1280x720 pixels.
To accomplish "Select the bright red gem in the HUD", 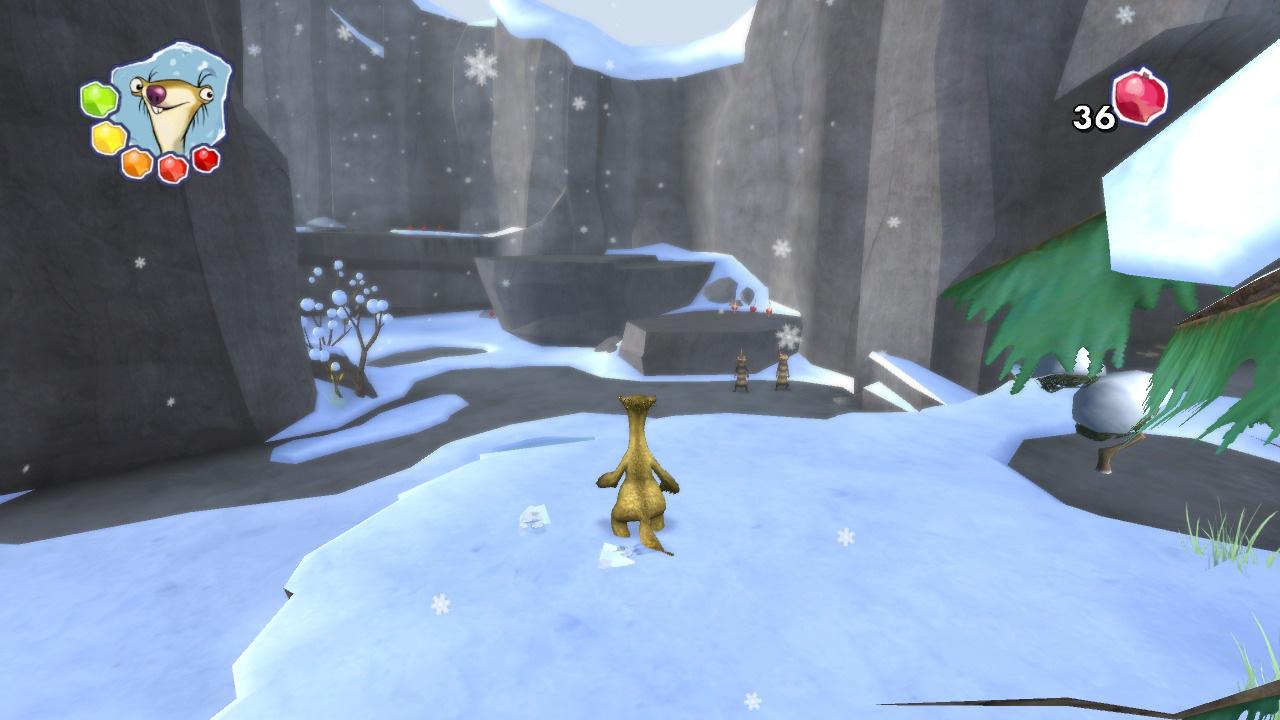I will [171, 166].
